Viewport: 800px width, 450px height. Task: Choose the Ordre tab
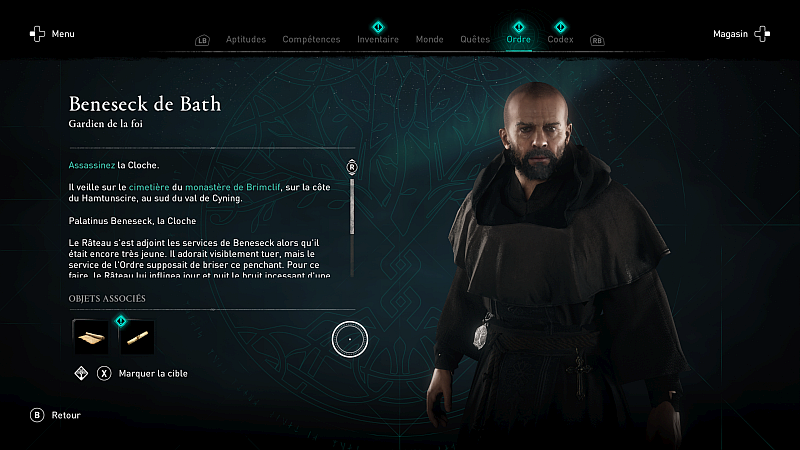(x=518, y=40)
